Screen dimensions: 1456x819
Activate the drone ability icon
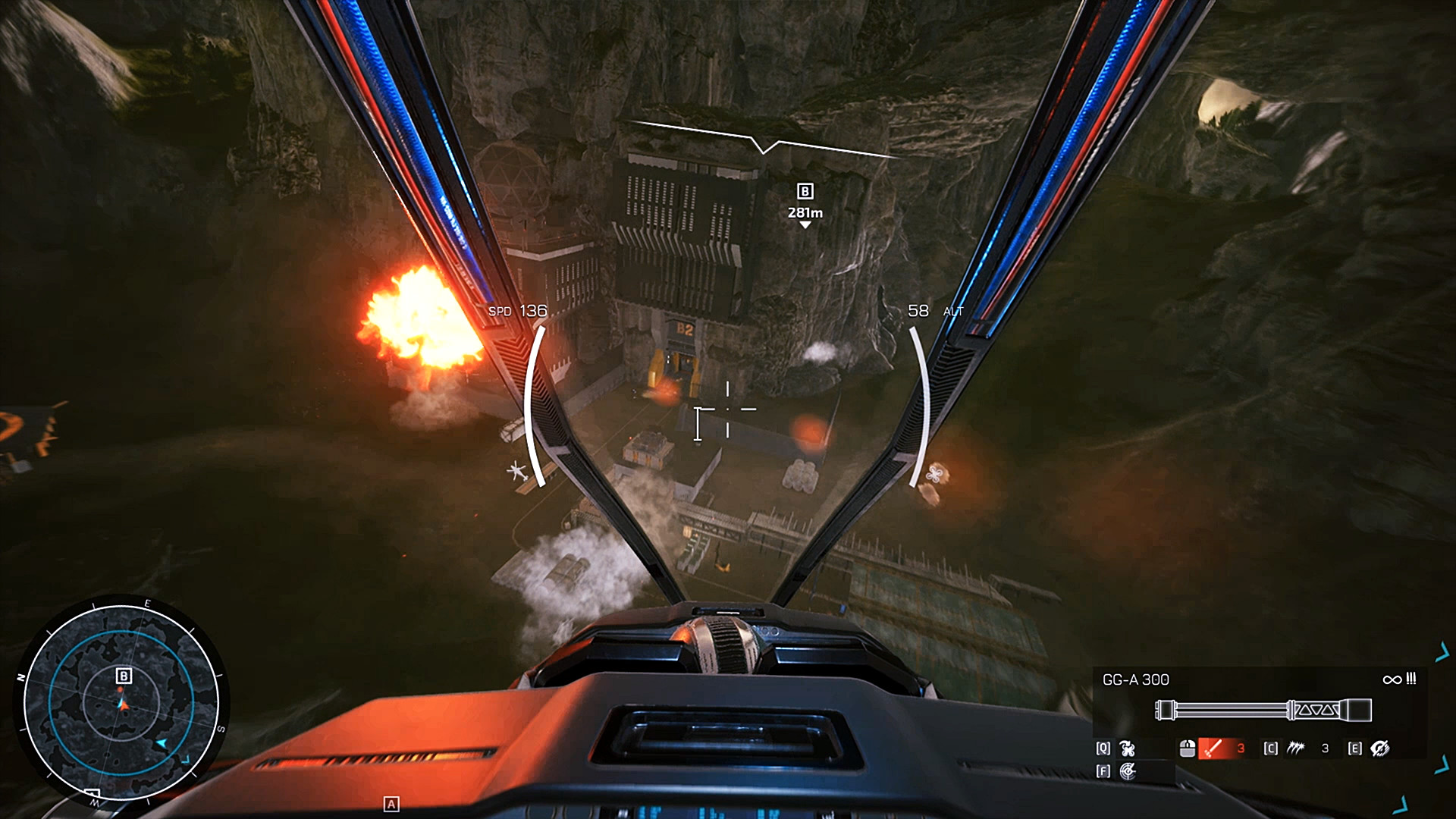[1128, 748]
